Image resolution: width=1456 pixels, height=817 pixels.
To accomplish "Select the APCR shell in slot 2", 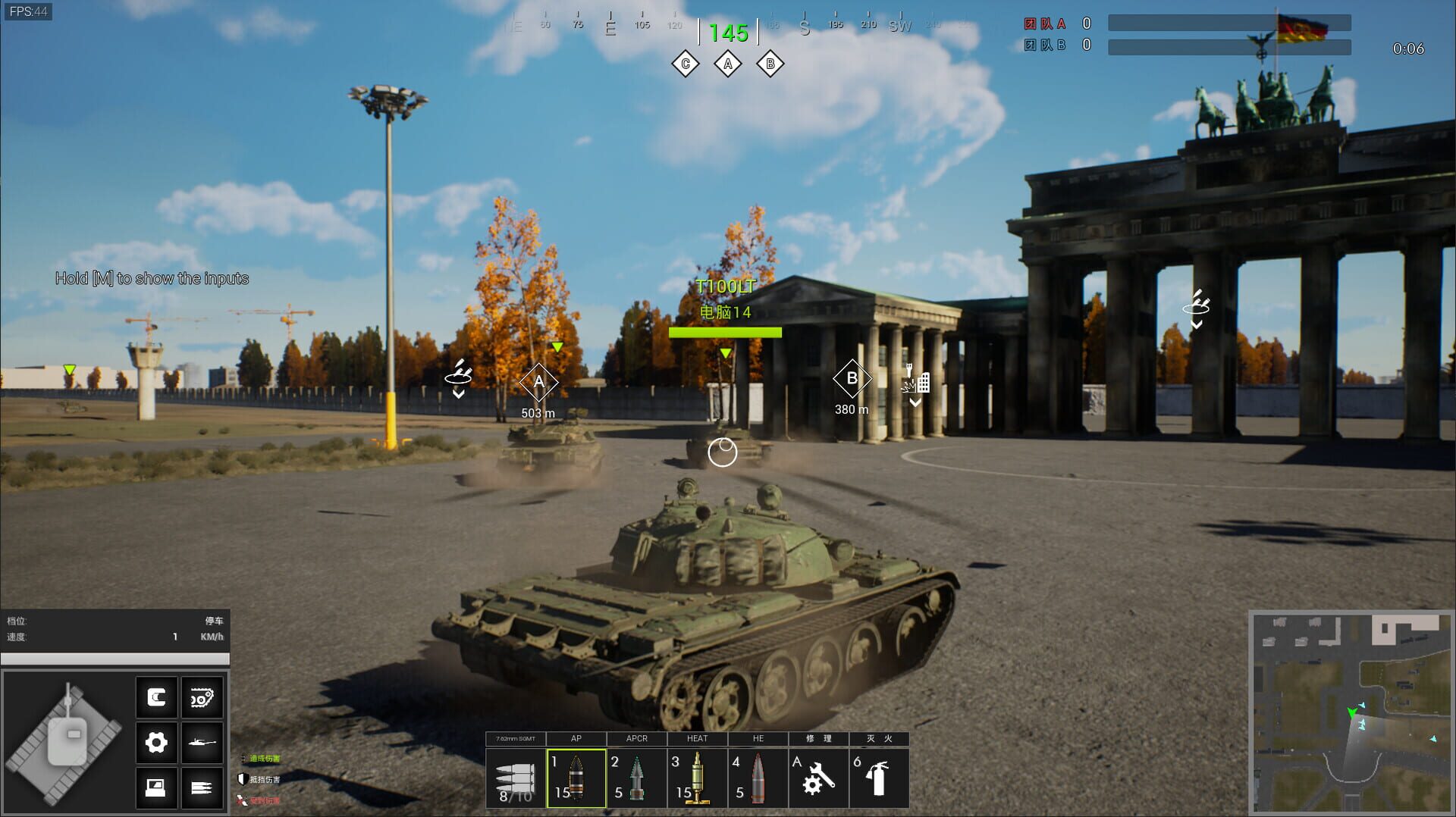I will click(x=637, y=778).
